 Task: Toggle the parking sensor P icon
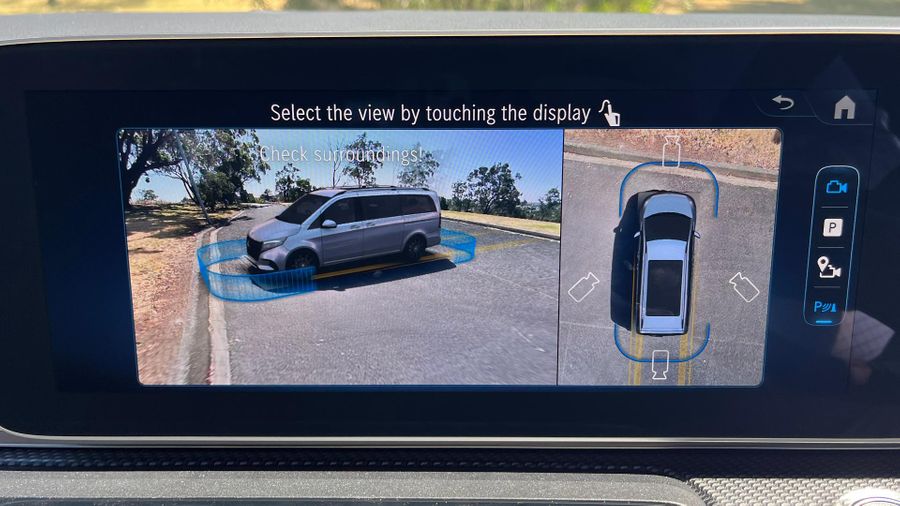click(827, 307)
